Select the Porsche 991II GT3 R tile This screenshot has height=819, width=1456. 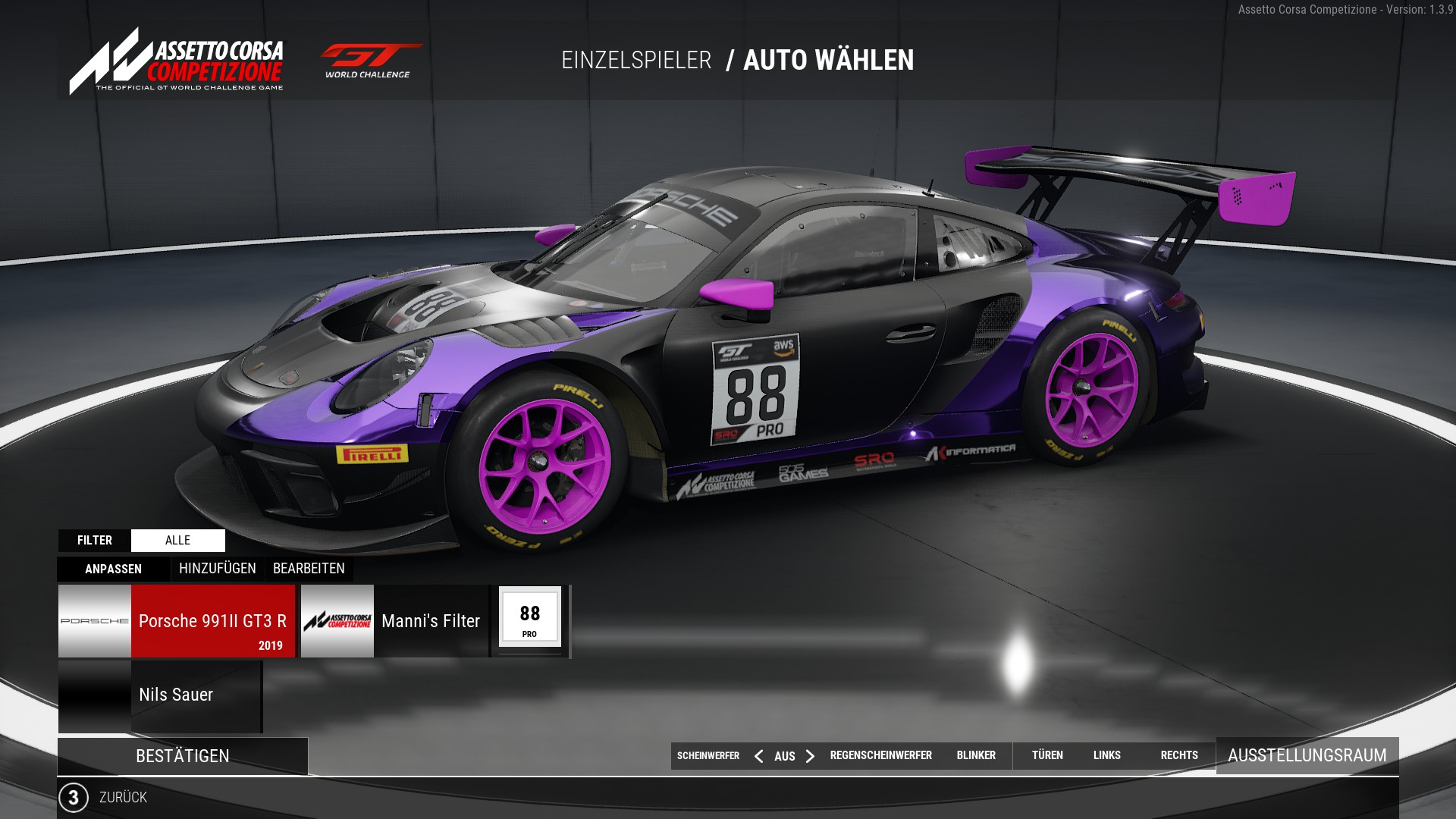[x=177, y=621]
